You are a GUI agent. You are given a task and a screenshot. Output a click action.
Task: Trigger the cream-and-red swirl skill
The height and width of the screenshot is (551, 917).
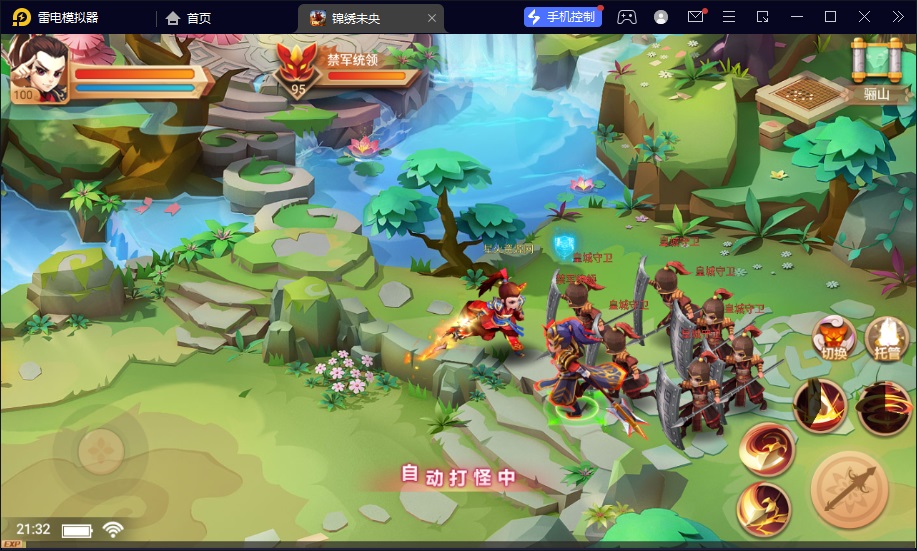pos(767,450)
